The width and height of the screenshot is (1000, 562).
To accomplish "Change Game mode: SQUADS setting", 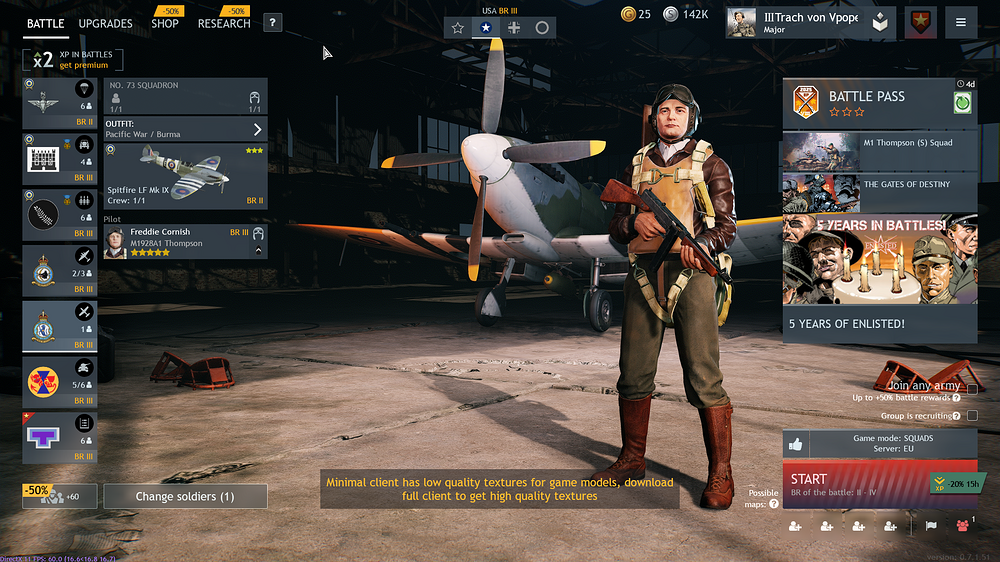I will 893,444.
